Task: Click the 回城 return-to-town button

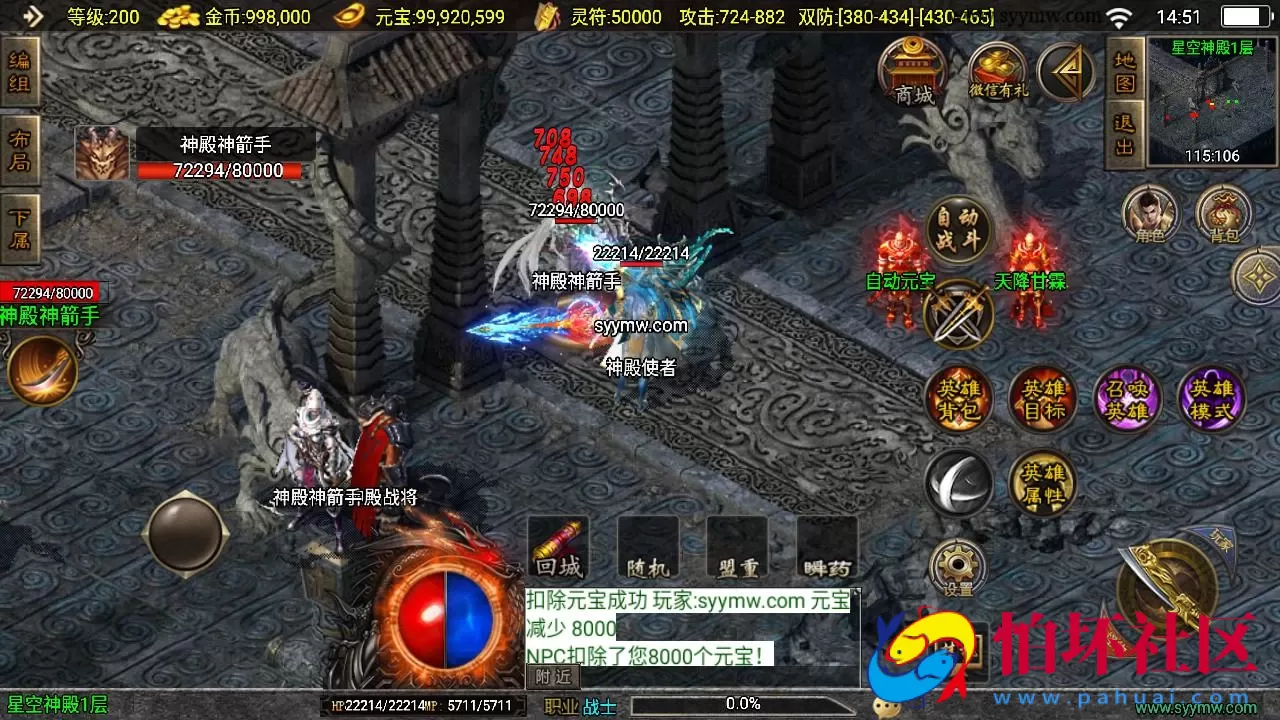Action: pyautogui.click(x=557, y=548)
